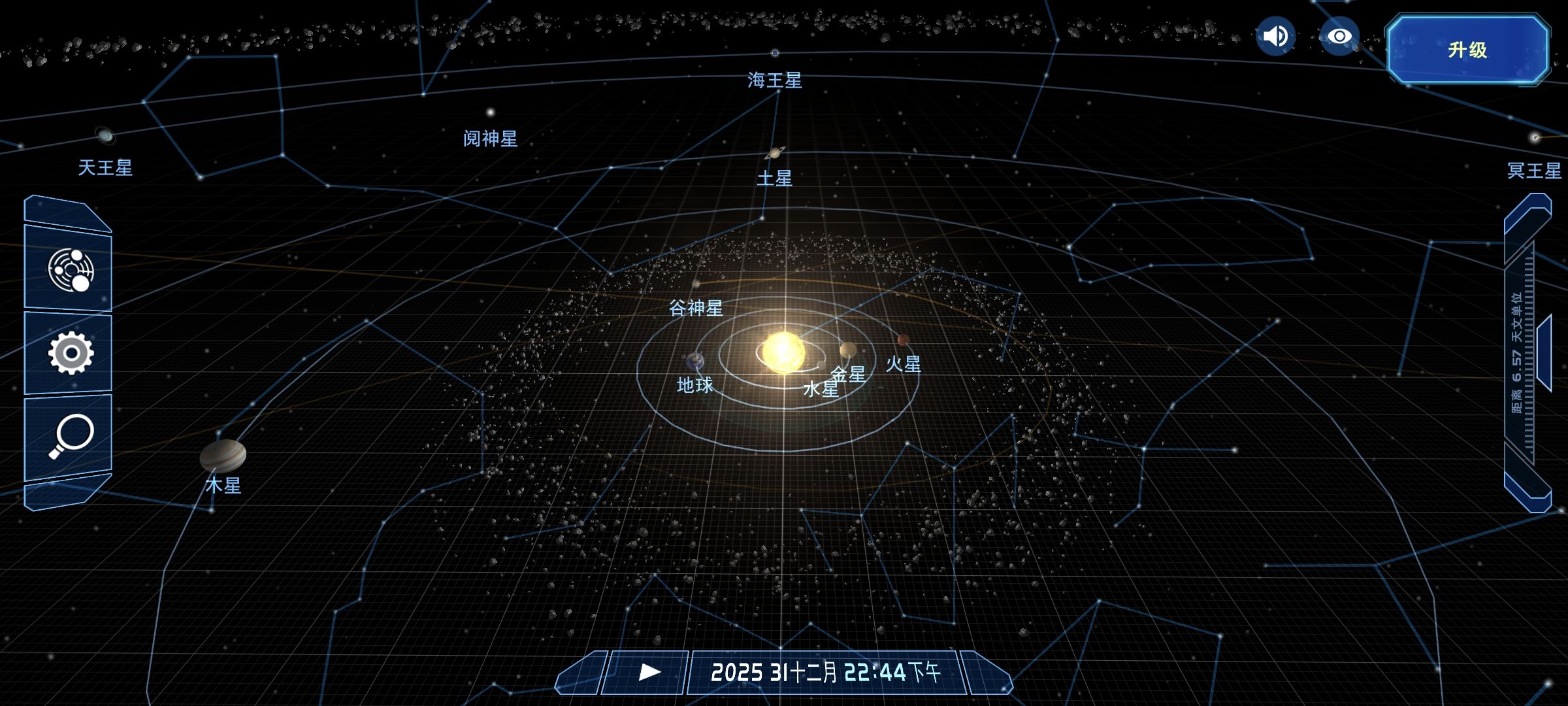This screenshot has height=706, width=1568.
Task: Select the 海王星 planet label
Action: 775,80
